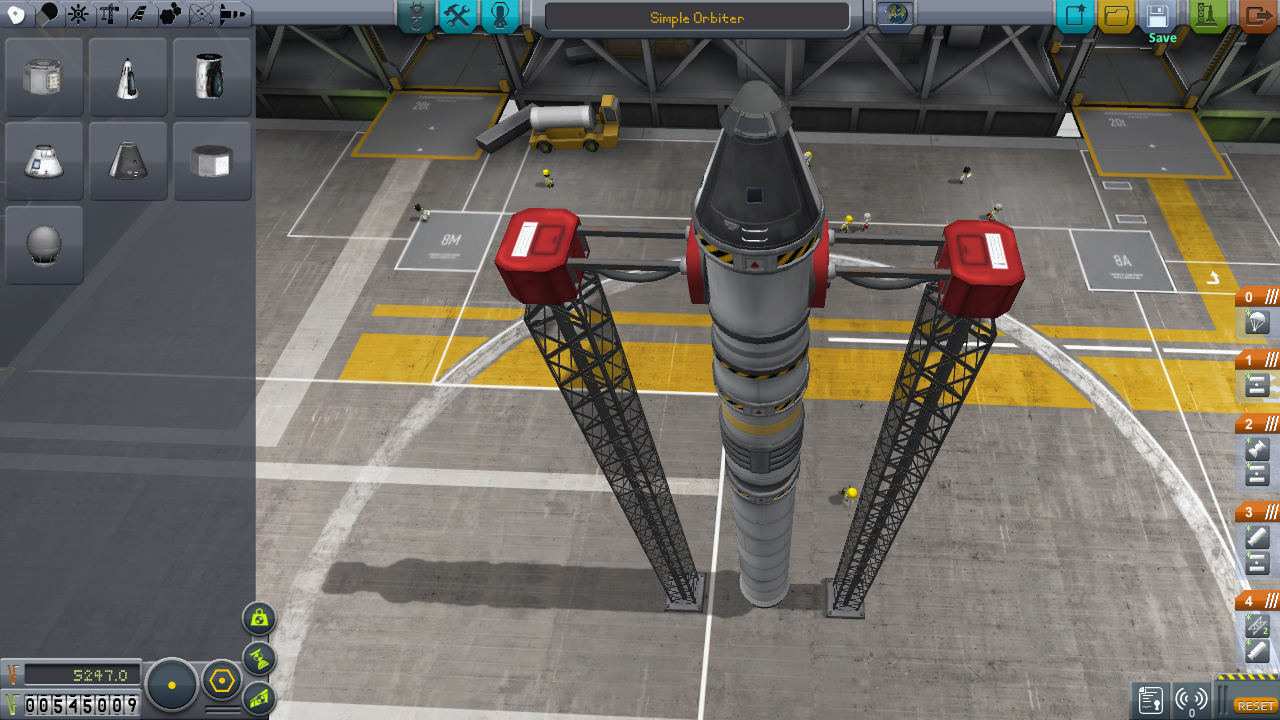Open the action groups tools mode
Viewport: 1280px width, 720px height.
pos(457,16)
